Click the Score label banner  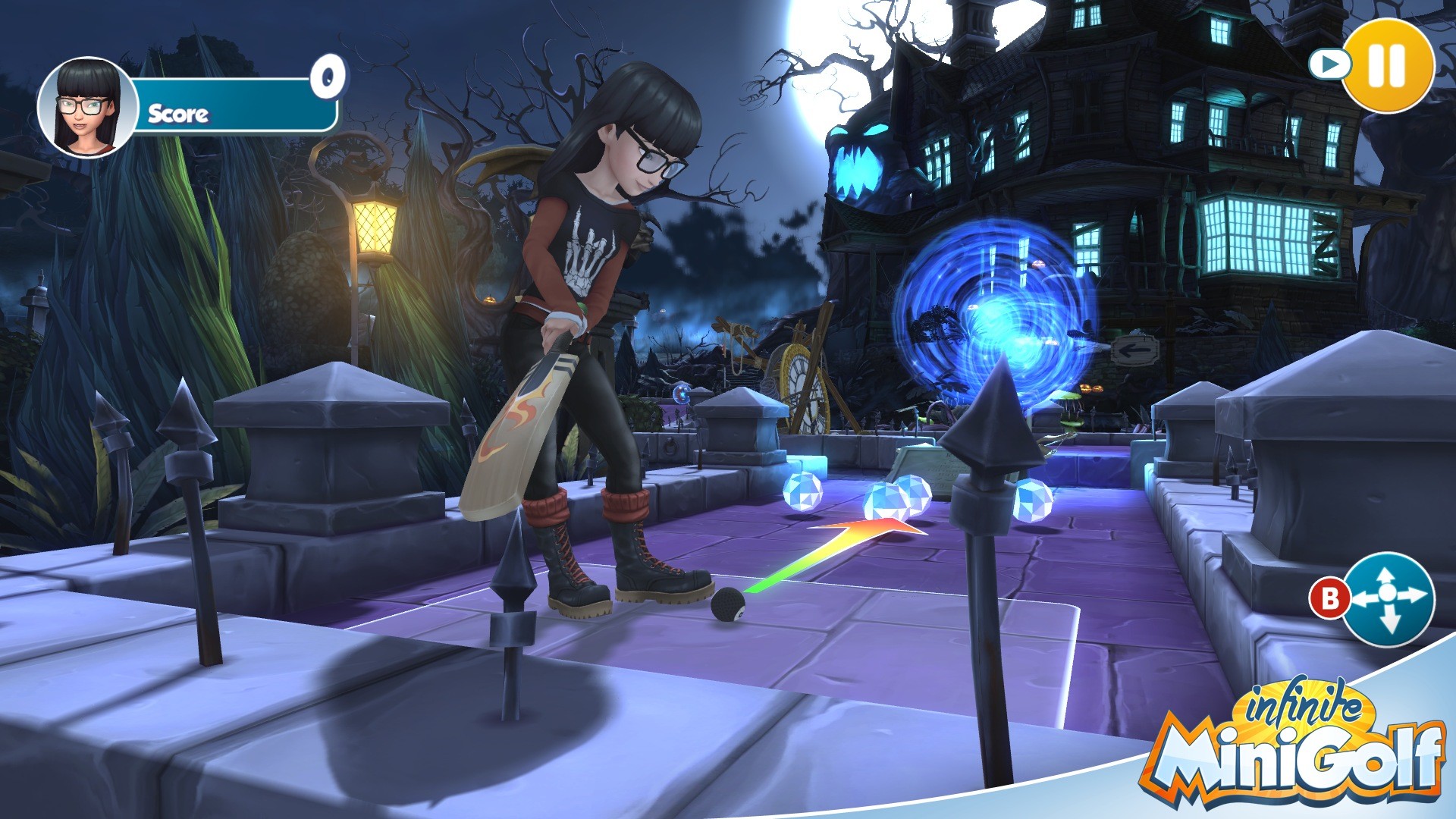pos(178,115)
